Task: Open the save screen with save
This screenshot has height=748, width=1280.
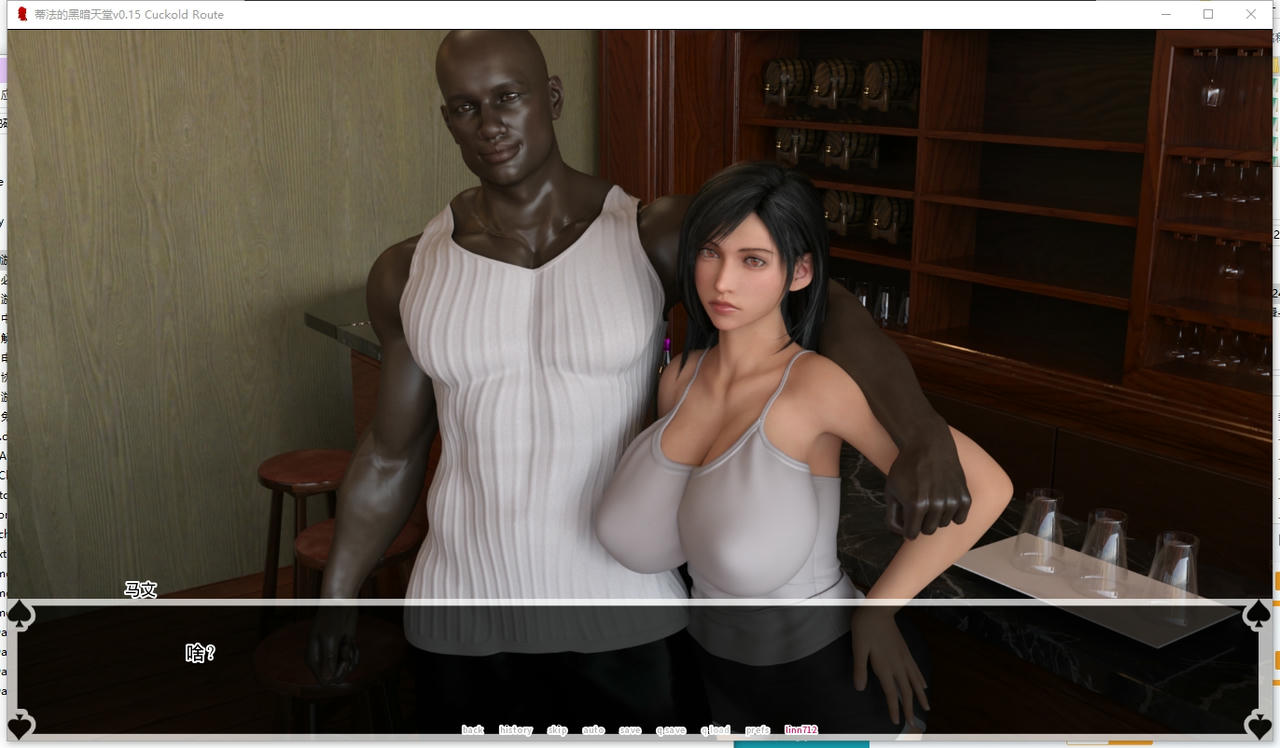Action: pyautogui.click(x=630, y=730)
